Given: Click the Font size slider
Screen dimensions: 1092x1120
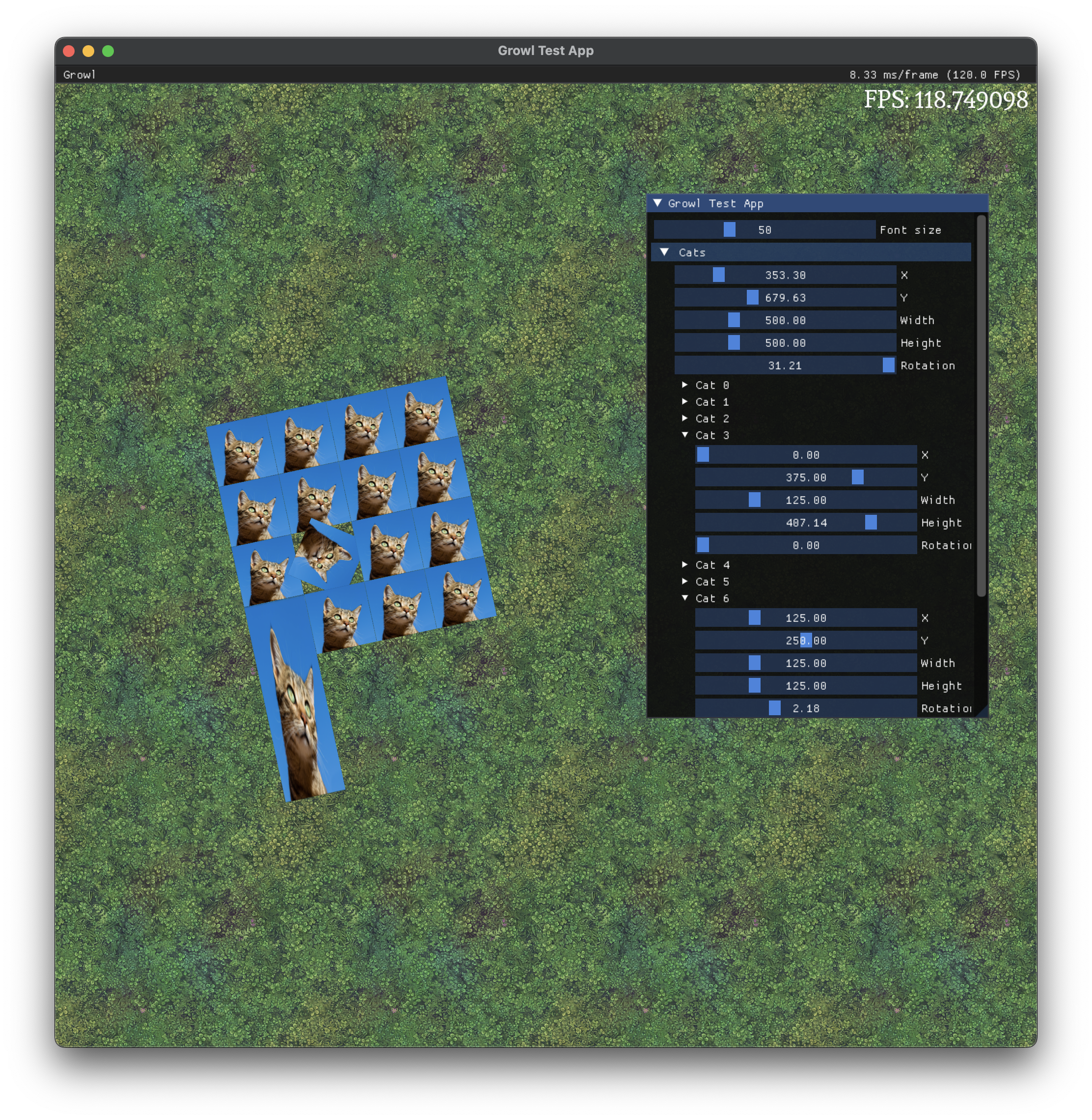Looking at the screenshot, I should [x=764, y=229].
